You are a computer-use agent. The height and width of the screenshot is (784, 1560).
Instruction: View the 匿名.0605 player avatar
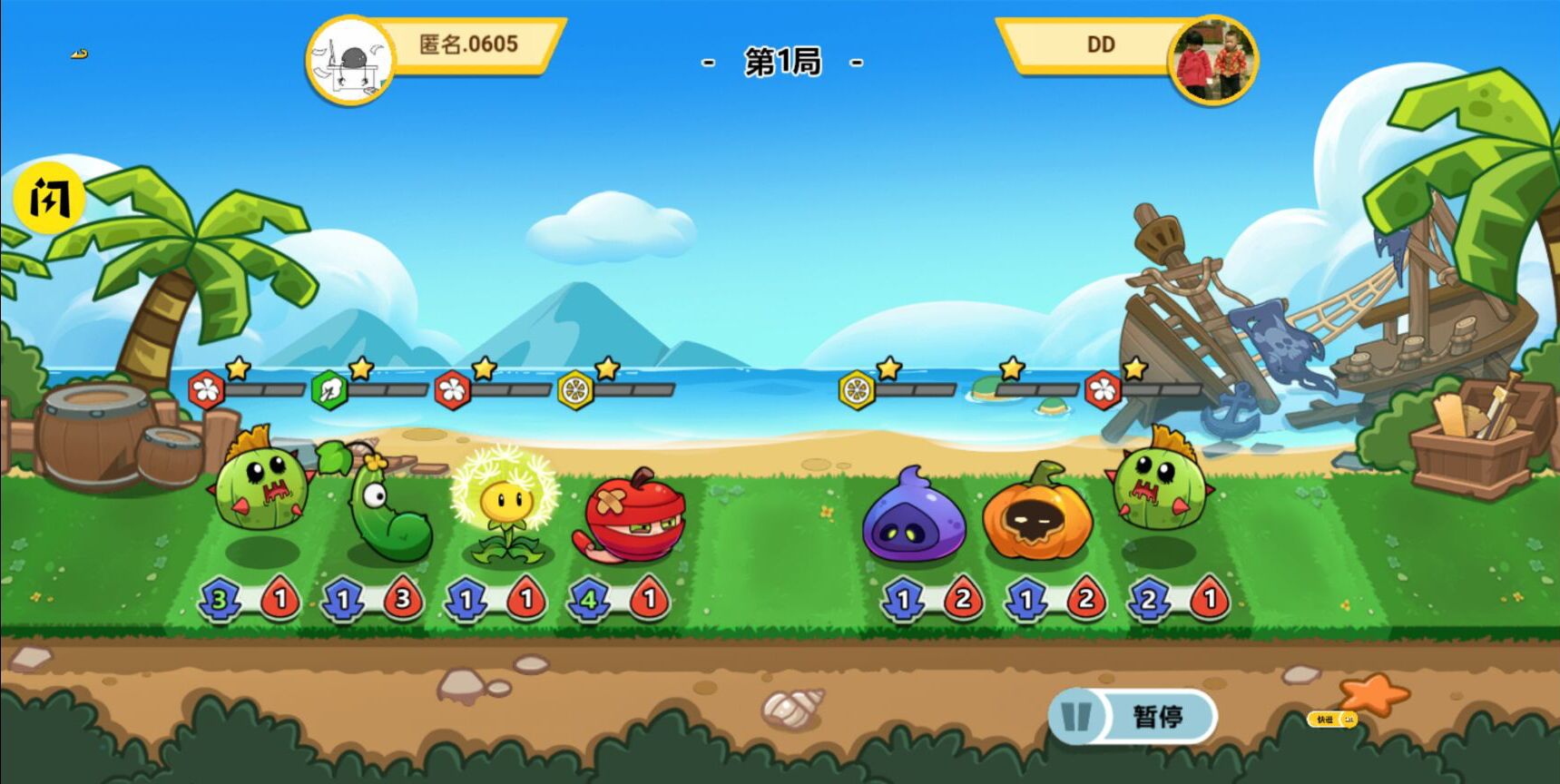point(349,62)
